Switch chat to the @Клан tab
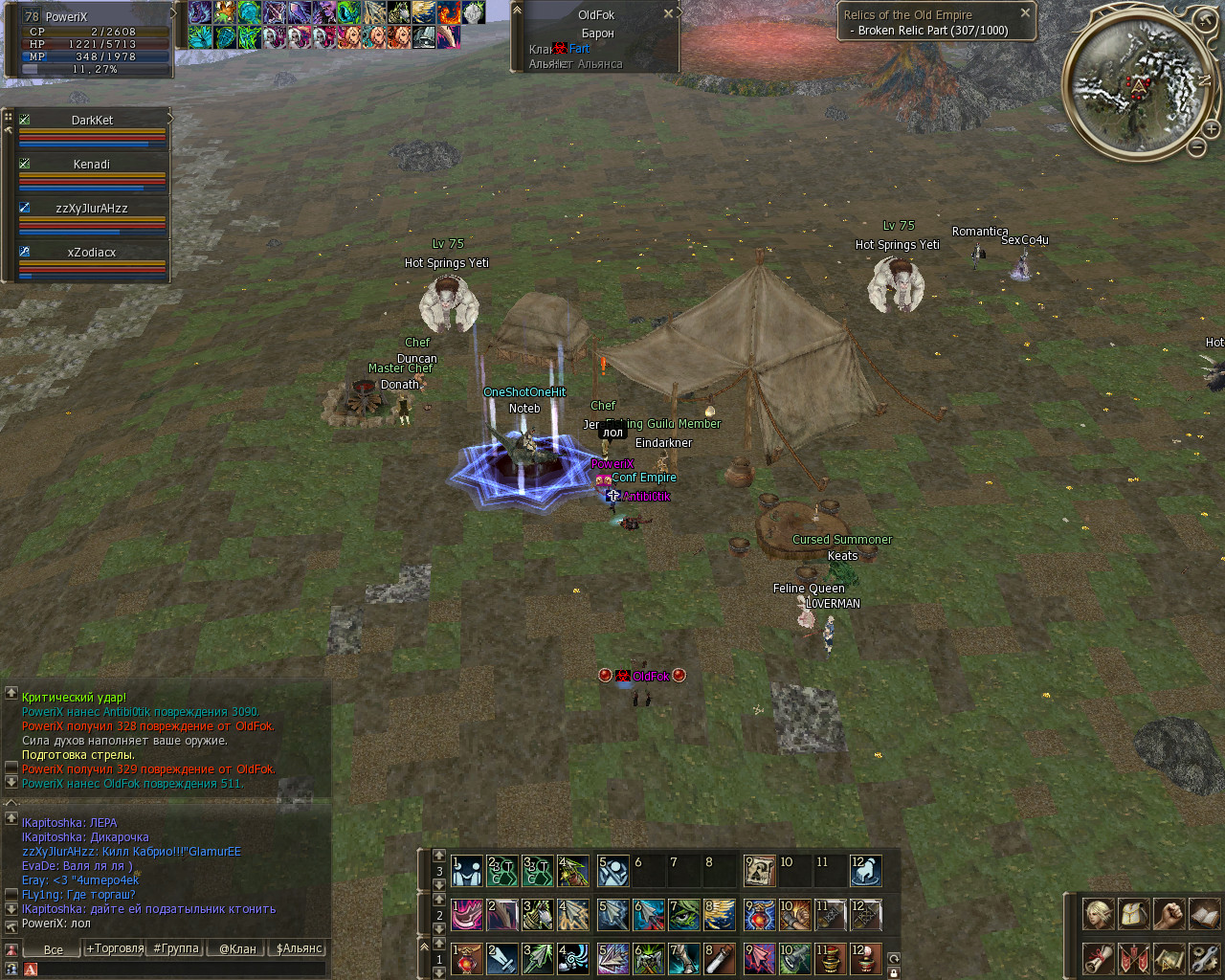 [x=237, y=949]
